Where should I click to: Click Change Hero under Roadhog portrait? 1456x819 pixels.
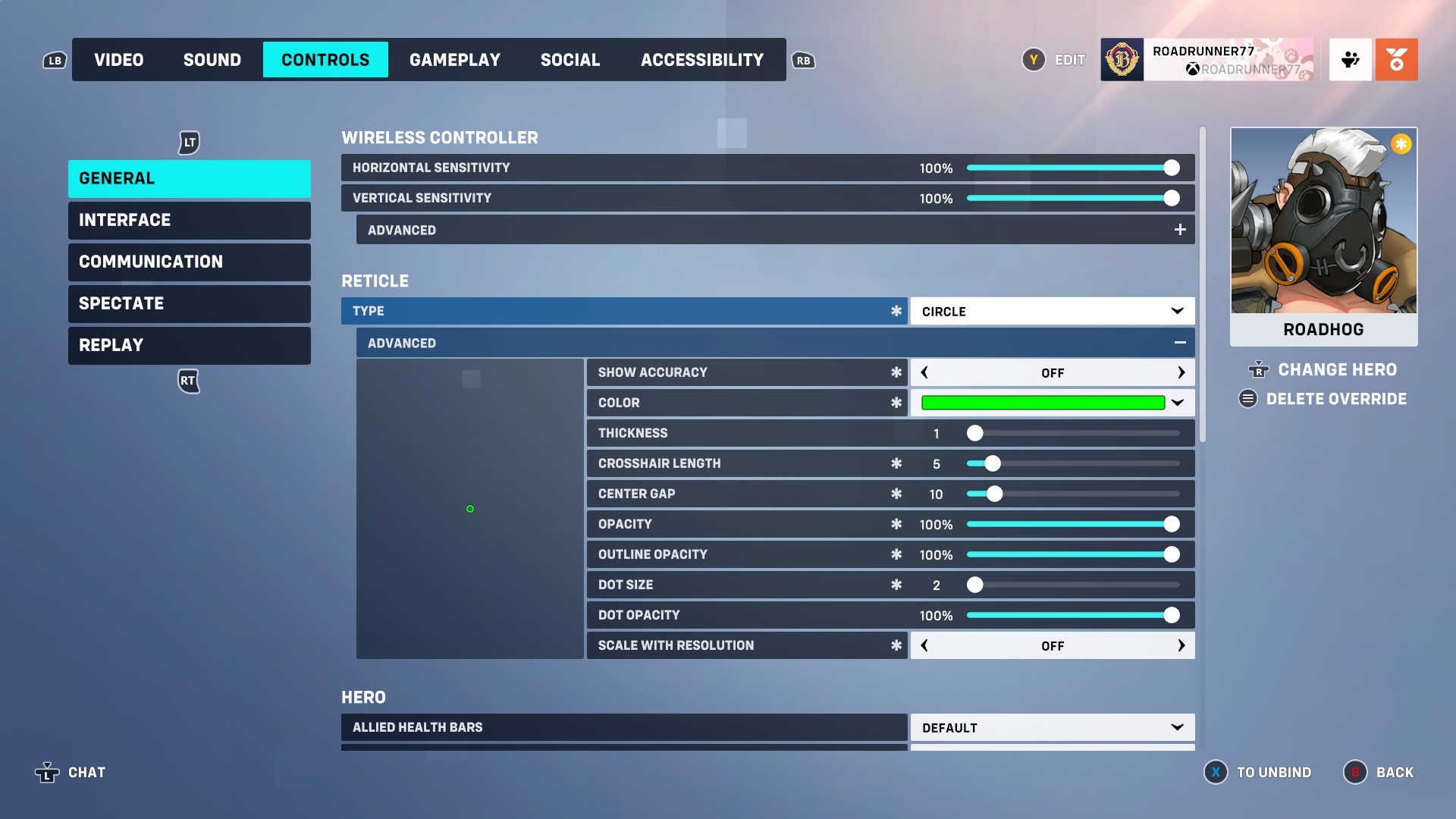[1336, 369]
